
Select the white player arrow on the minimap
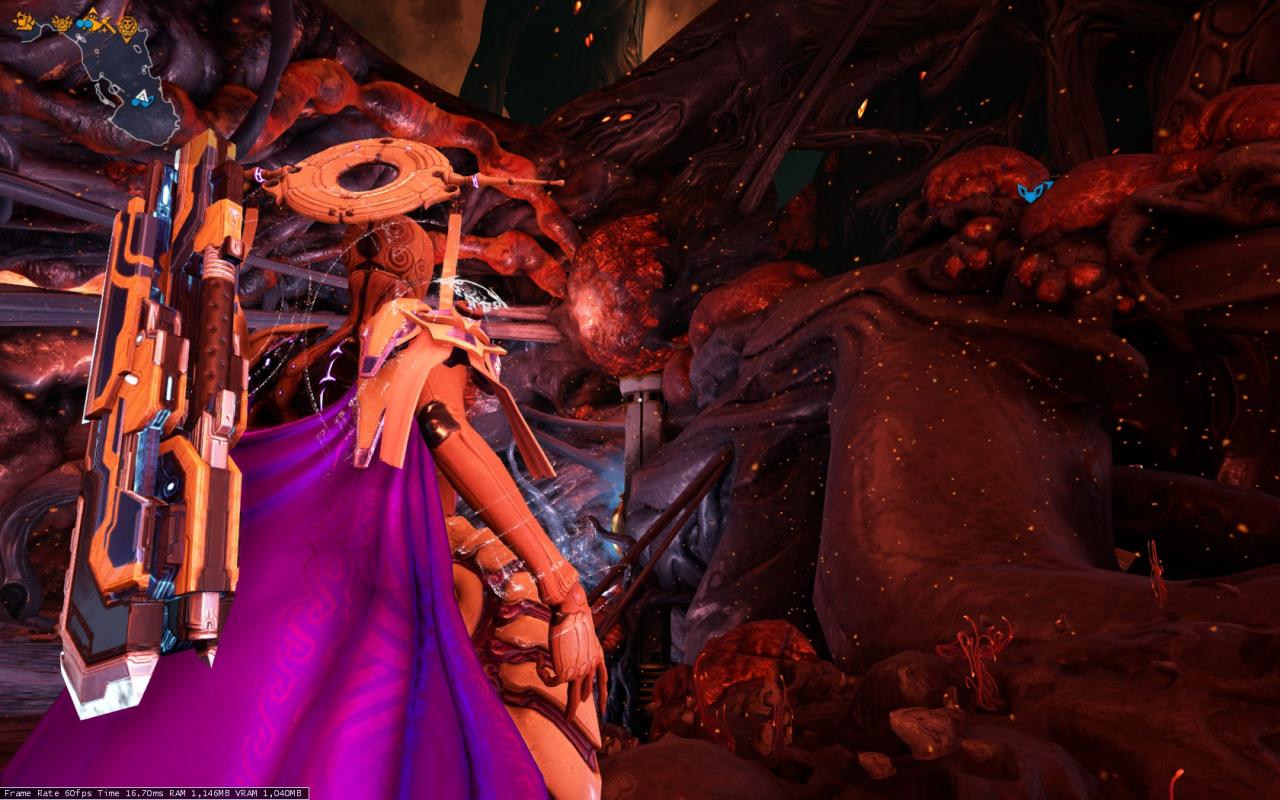[x=143, y=97]
